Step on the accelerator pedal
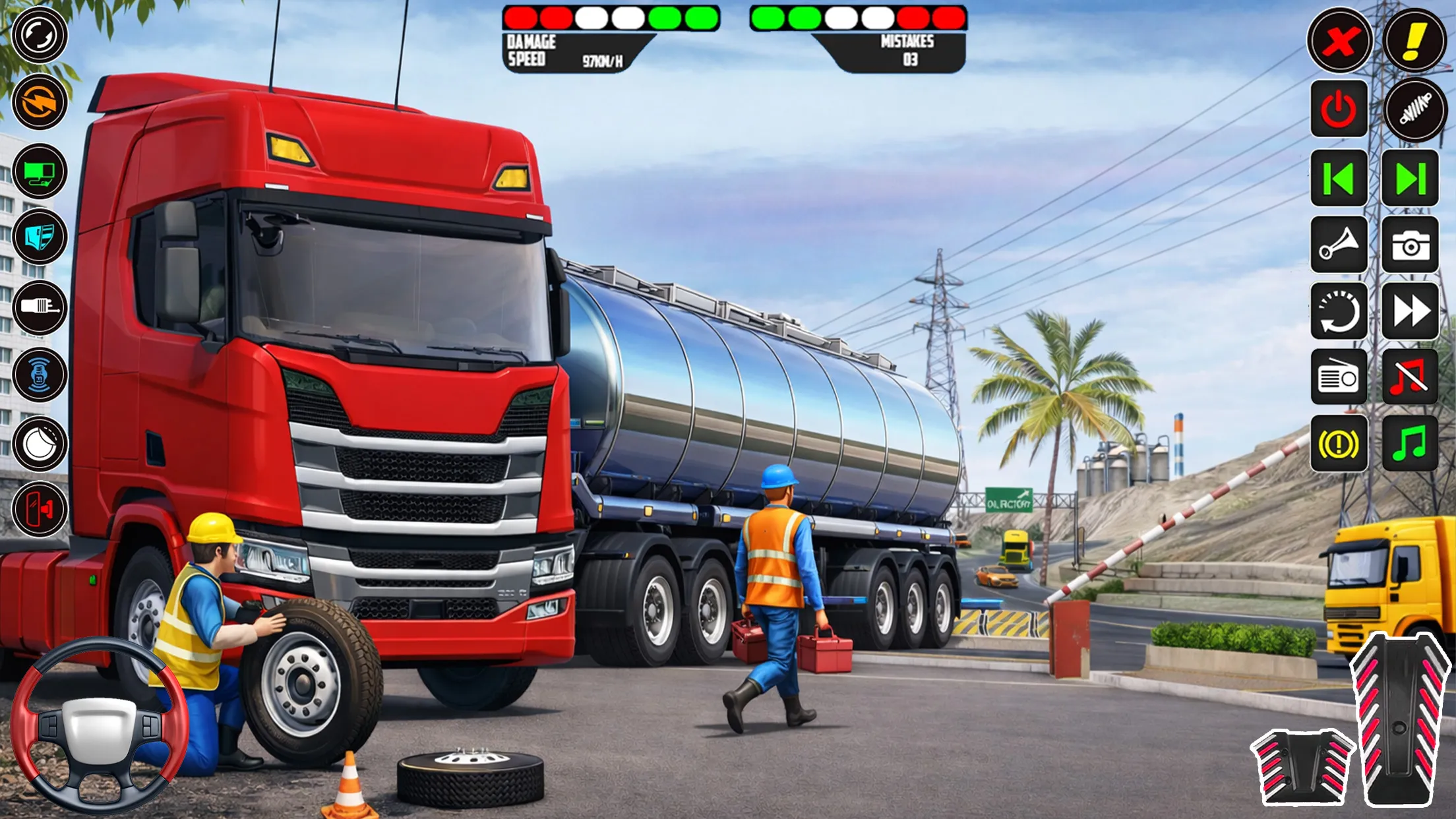 point(1399,719)
